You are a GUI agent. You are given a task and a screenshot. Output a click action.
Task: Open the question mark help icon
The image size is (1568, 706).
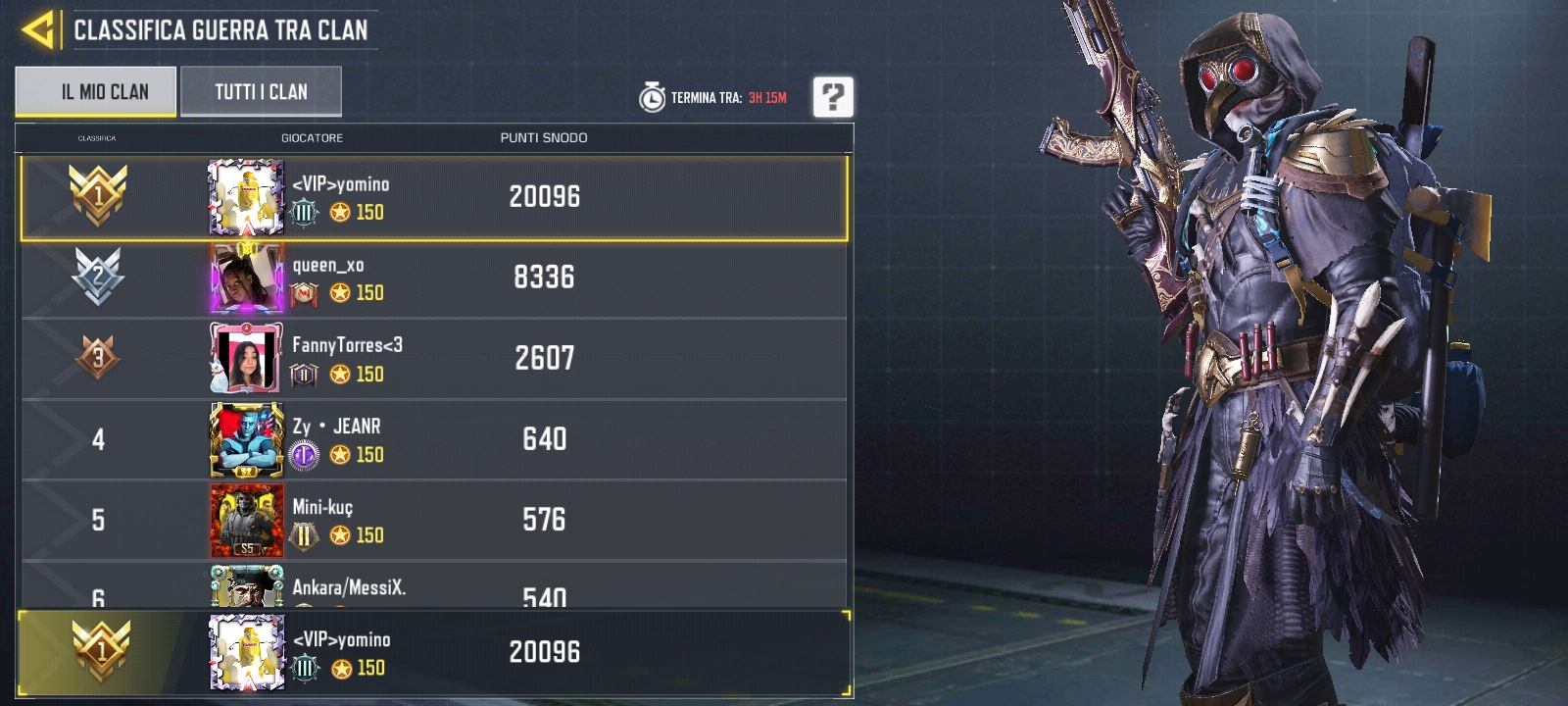pyautogui.click(x=832, y=98)
